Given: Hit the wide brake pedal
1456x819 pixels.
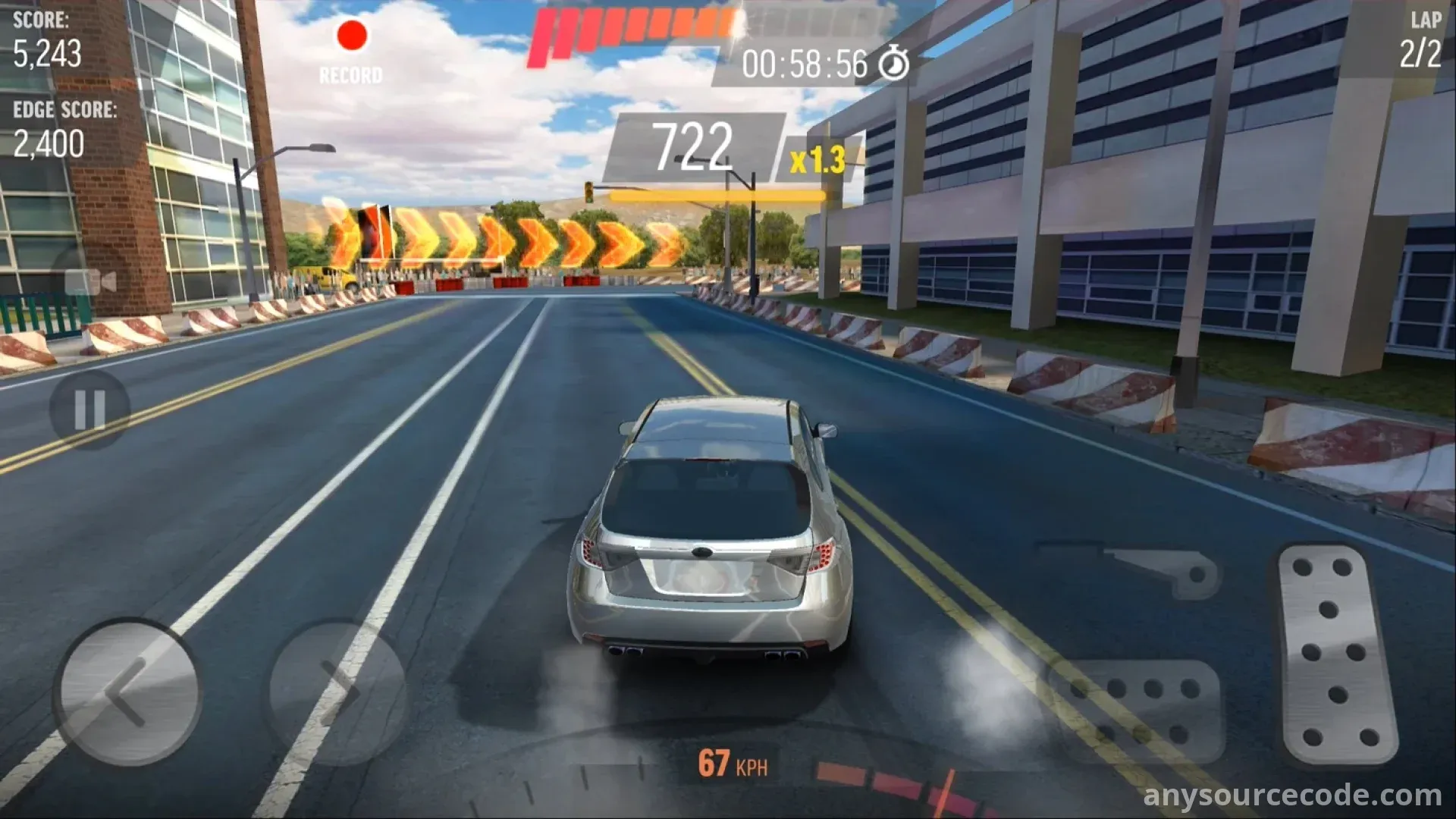Looking at the screenshot, I should click(x=1135, y=710).
